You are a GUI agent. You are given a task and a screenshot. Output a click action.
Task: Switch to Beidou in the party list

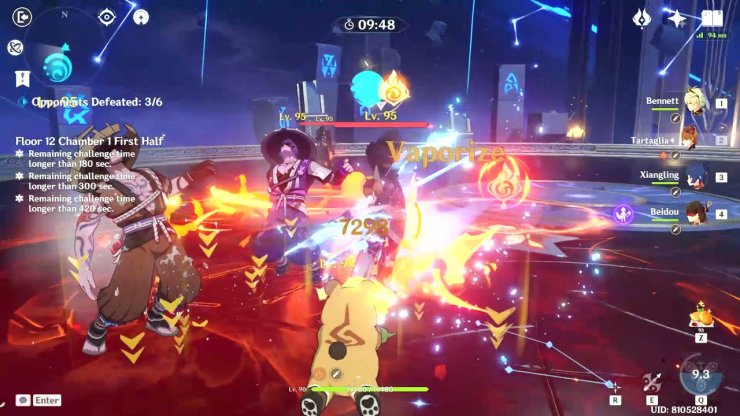[694, 212]
